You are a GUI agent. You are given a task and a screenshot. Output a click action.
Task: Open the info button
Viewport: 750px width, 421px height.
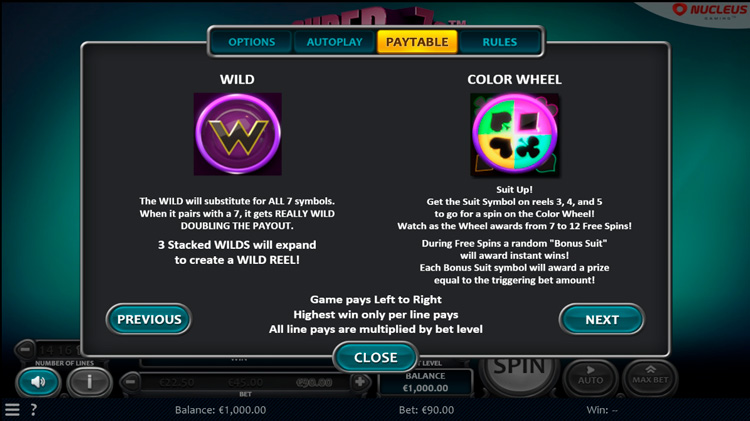[89, 381]
